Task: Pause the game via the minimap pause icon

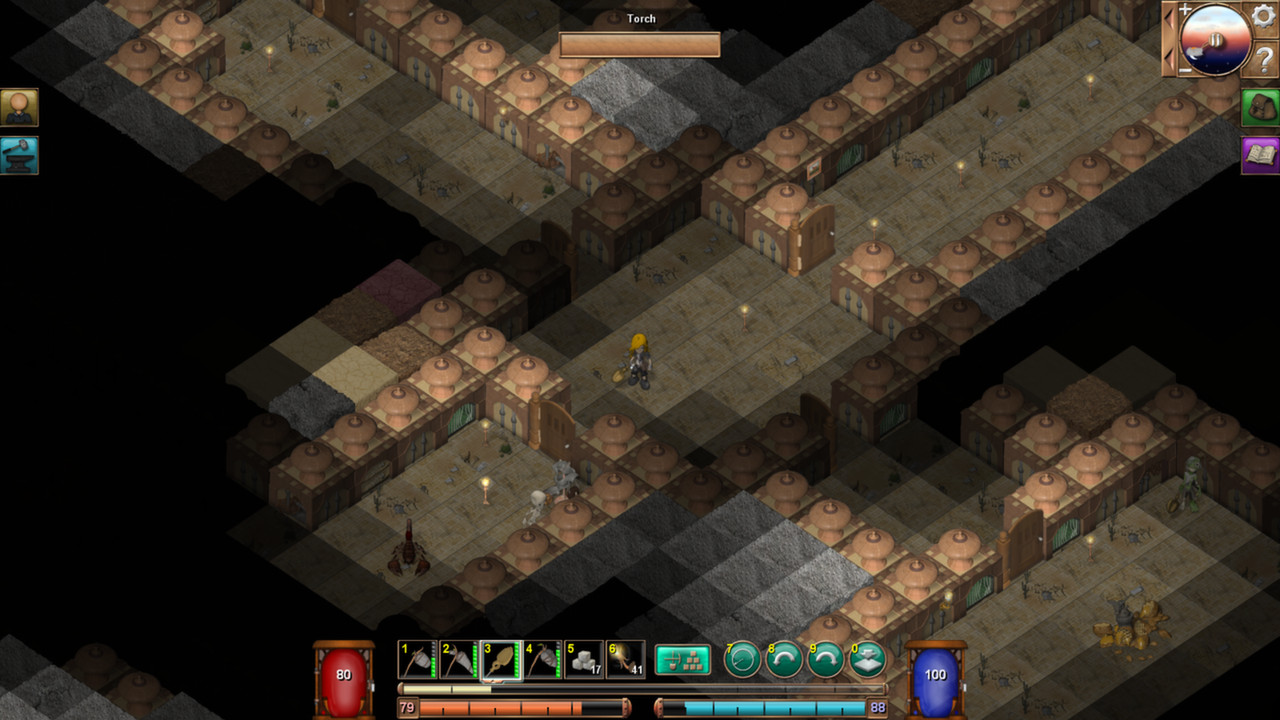Action: [x=1216, y=40]
